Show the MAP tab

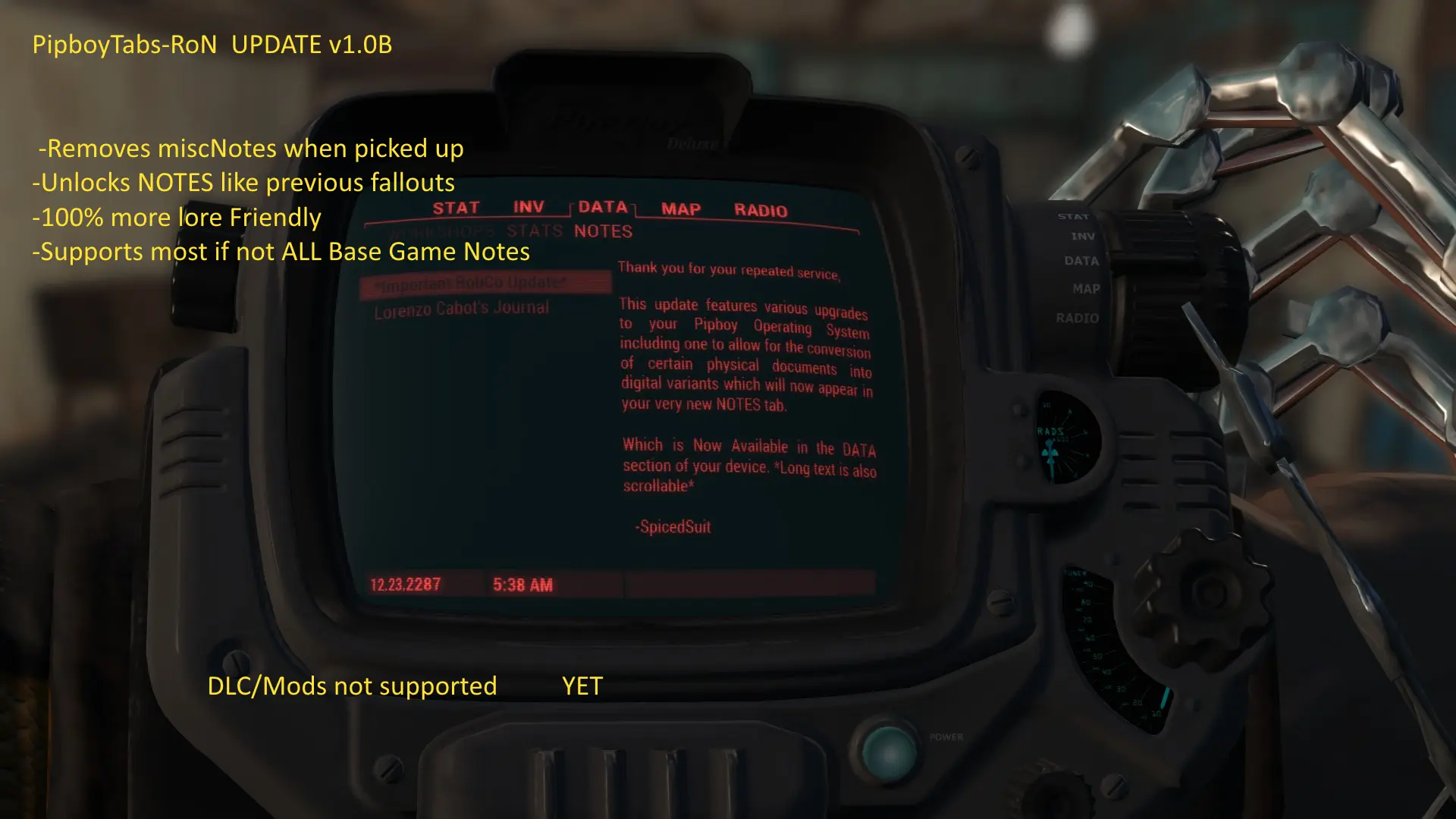pyautogui.click(x=680, y=209)
